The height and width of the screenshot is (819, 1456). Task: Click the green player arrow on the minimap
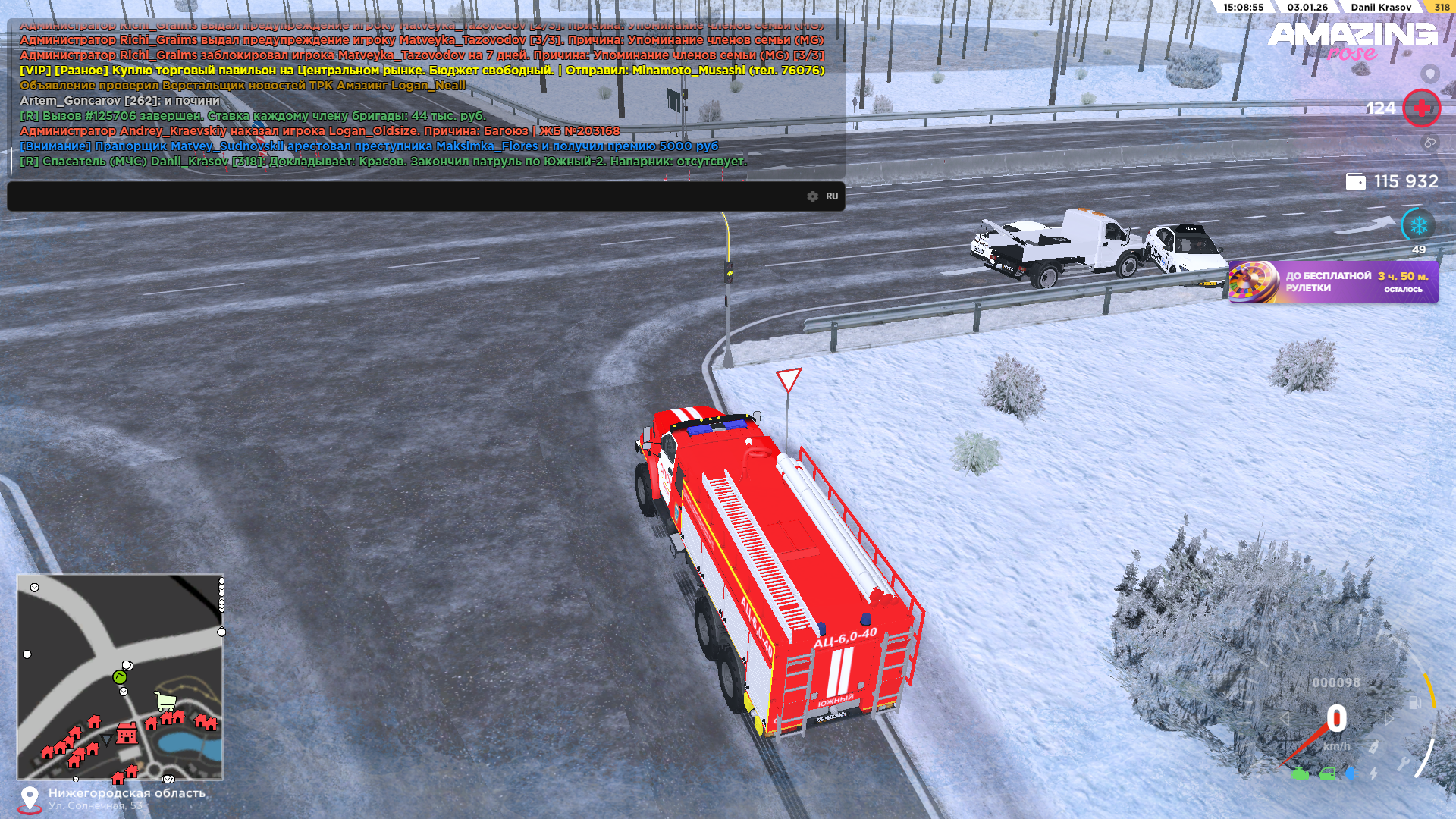[x=119, y=676]
